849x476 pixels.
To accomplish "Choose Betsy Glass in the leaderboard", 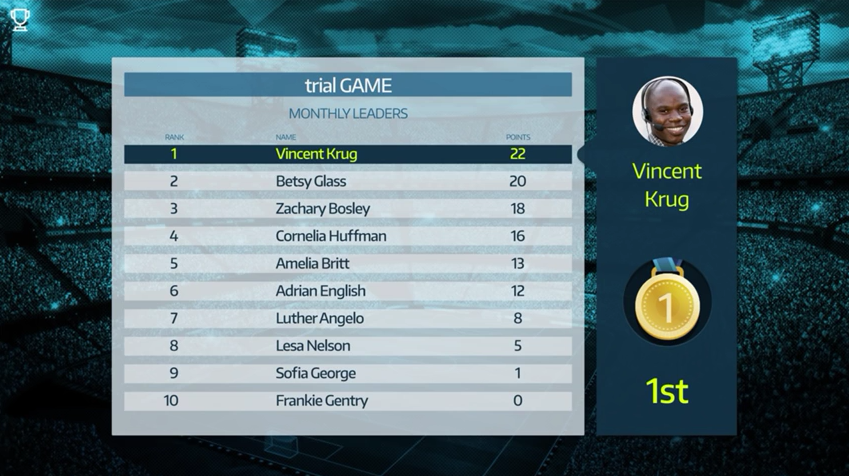I will (x=348, y=181).
